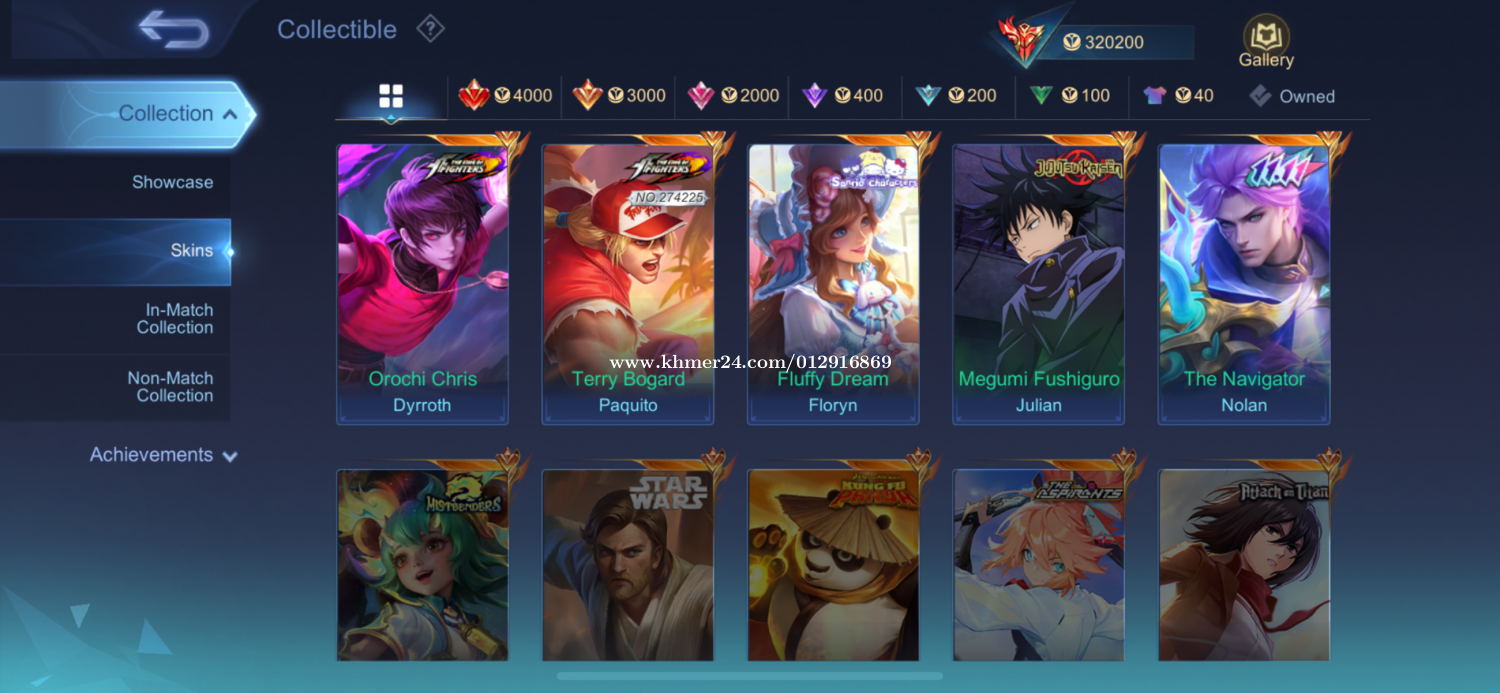This screenshot has height=693, width=1500.
Task: Show the 400 tier skins
Action: (843, 96)
